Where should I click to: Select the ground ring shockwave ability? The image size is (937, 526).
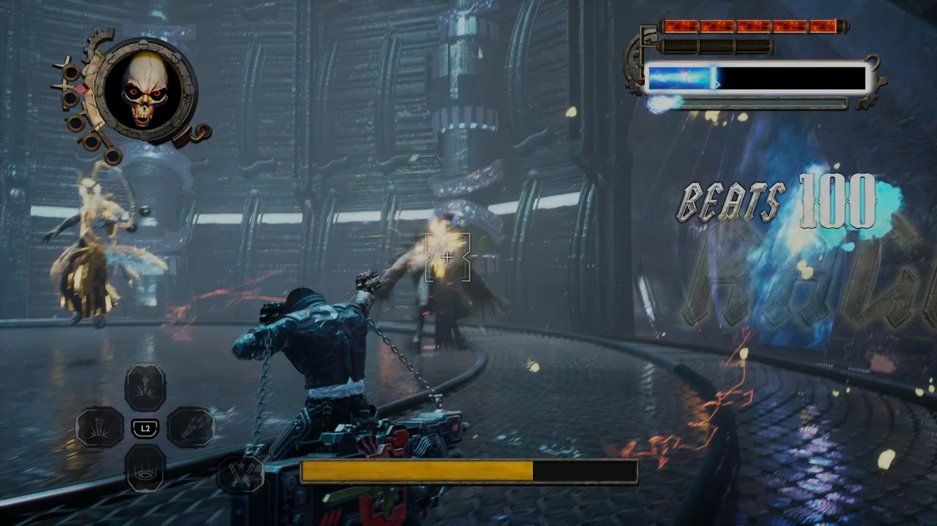click(146, 468)
